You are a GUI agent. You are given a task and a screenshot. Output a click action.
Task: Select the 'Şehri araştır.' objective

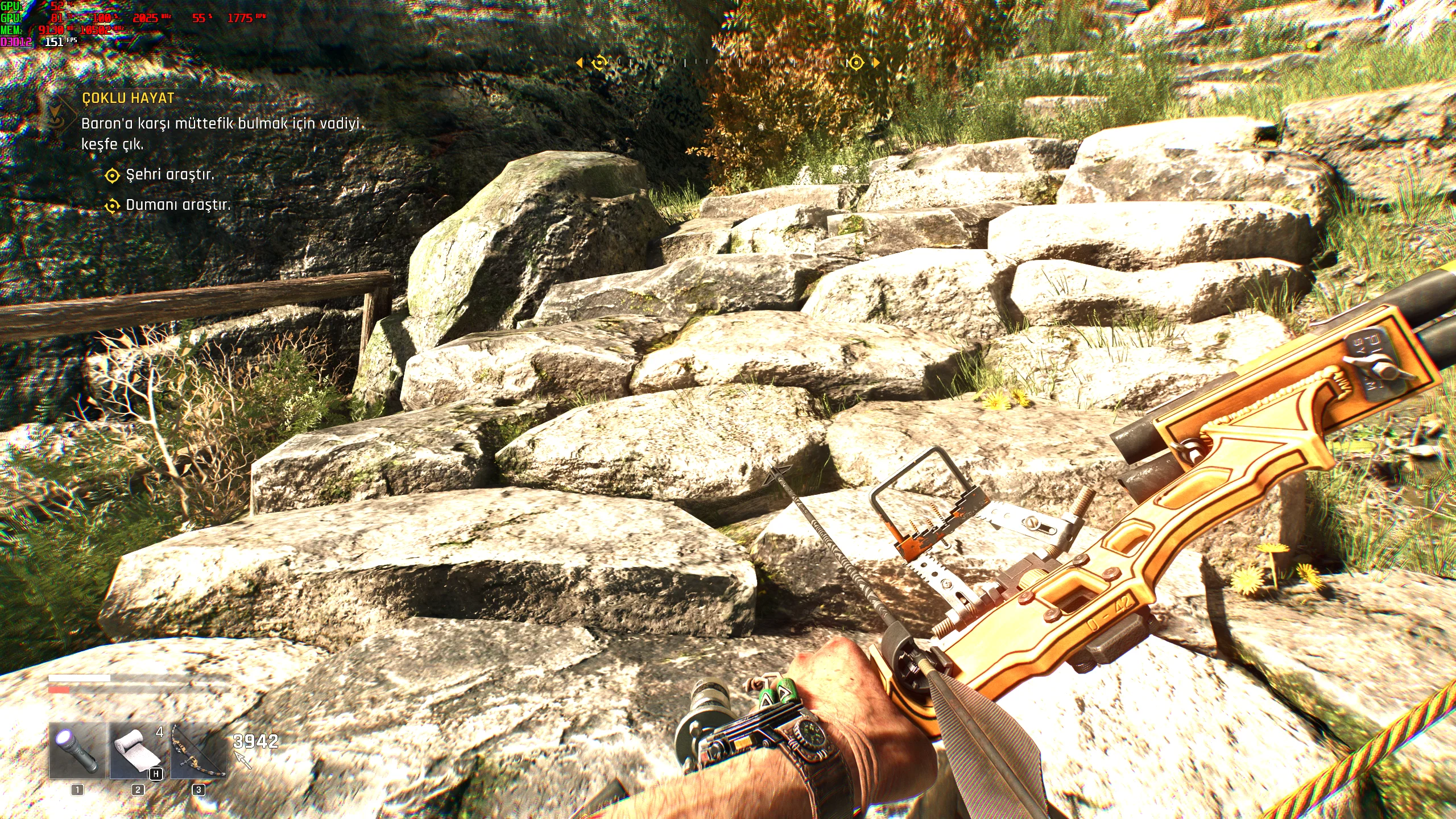[170, 175]
